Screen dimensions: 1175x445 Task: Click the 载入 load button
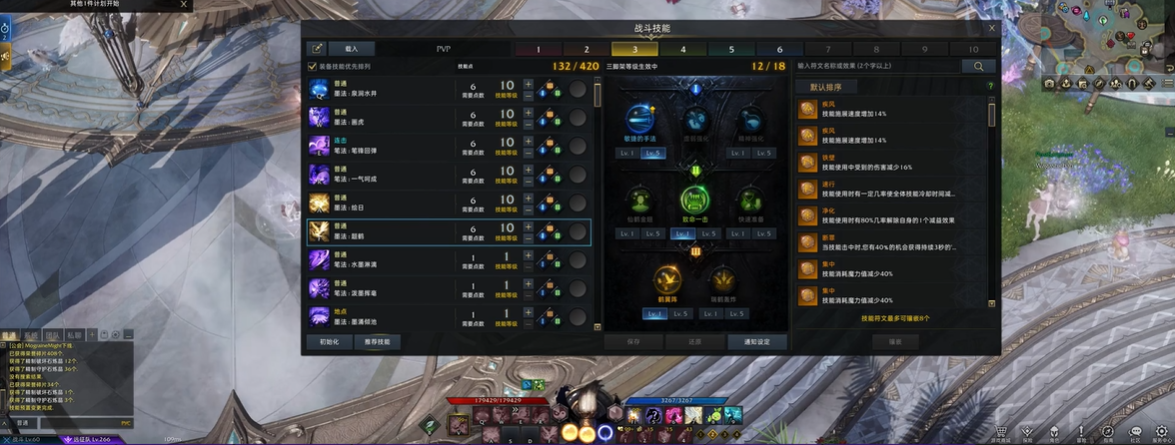[x=351, y=48]
